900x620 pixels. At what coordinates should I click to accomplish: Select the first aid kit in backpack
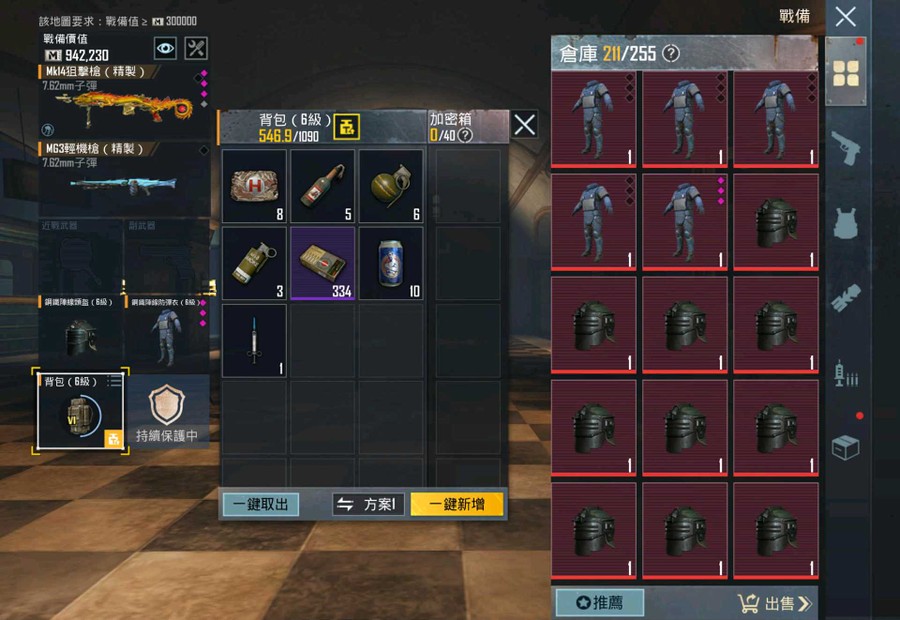254,186
